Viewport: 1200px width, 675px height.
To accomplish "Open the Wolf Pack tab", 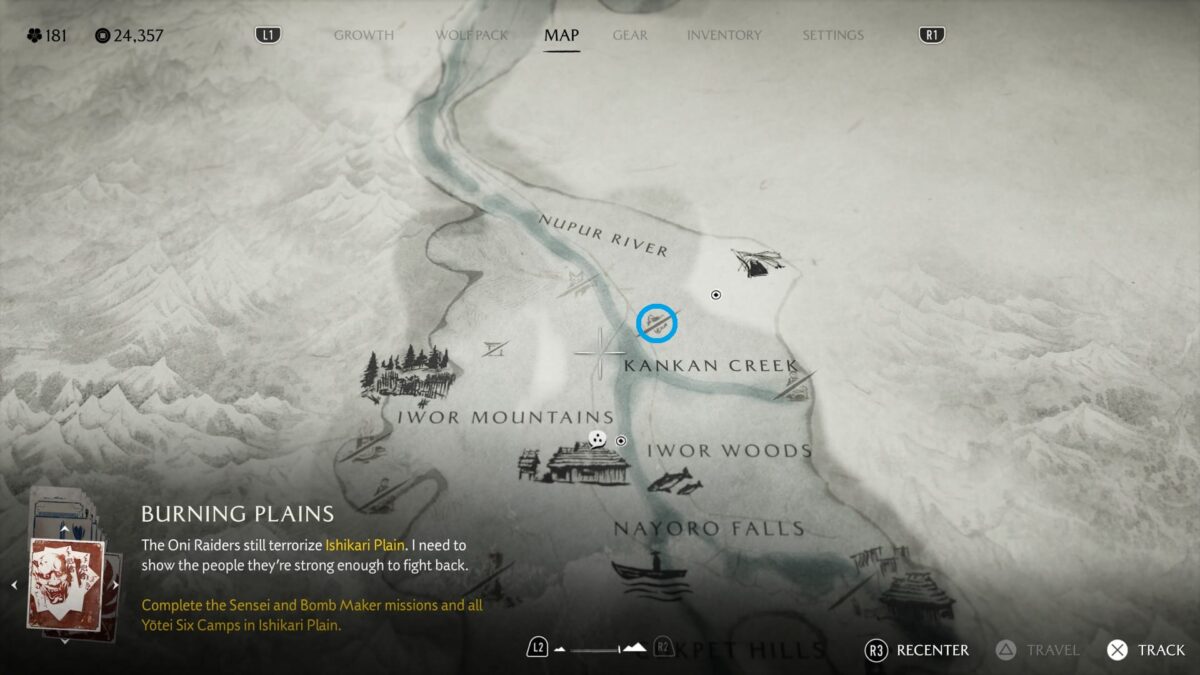I will tap(471, 35).
